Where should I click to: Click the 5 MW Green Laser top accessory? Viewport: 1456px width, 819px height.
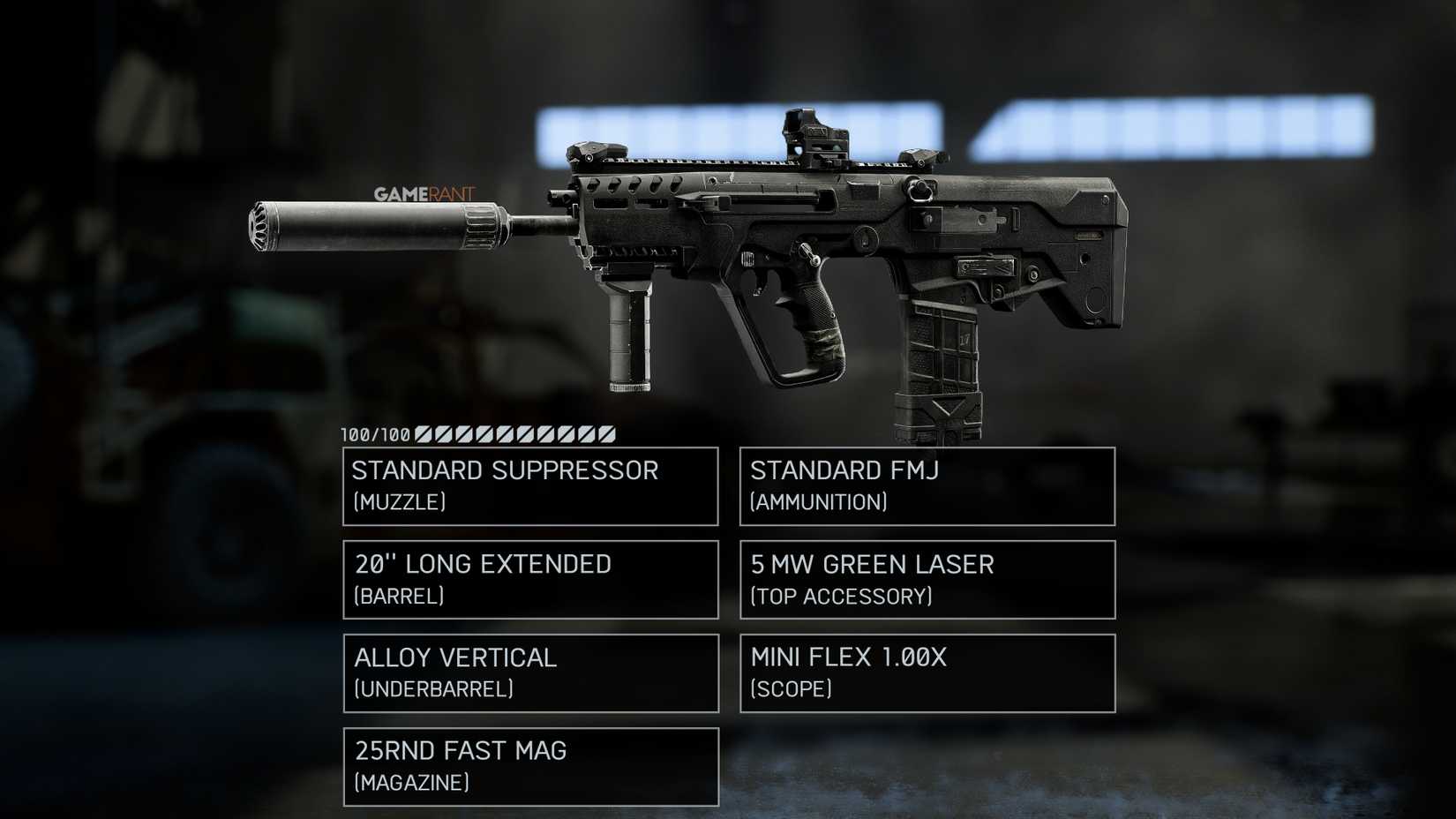(925, 579)
